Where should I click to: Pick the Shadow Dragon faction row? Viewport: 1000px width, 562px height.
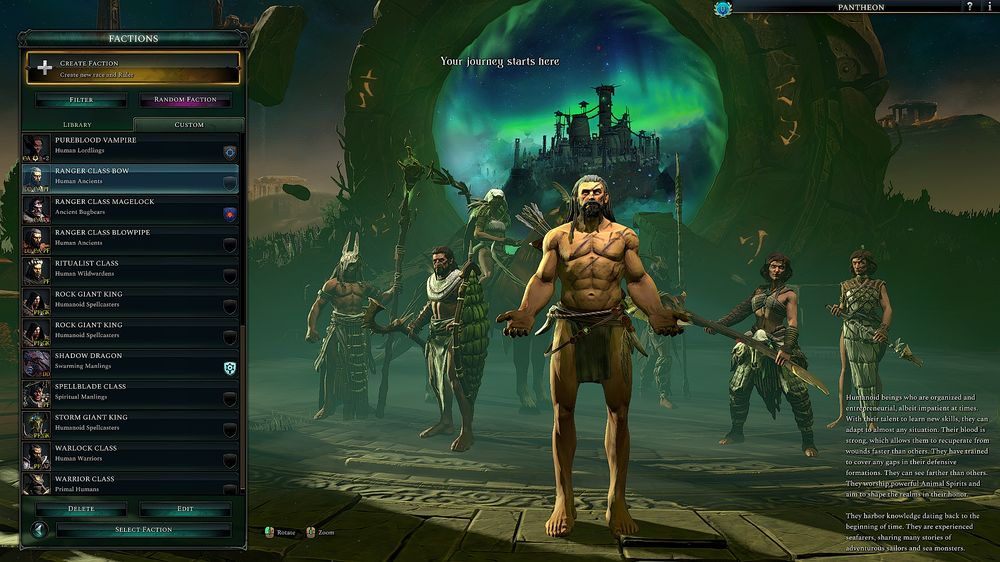tap(130, 362)
